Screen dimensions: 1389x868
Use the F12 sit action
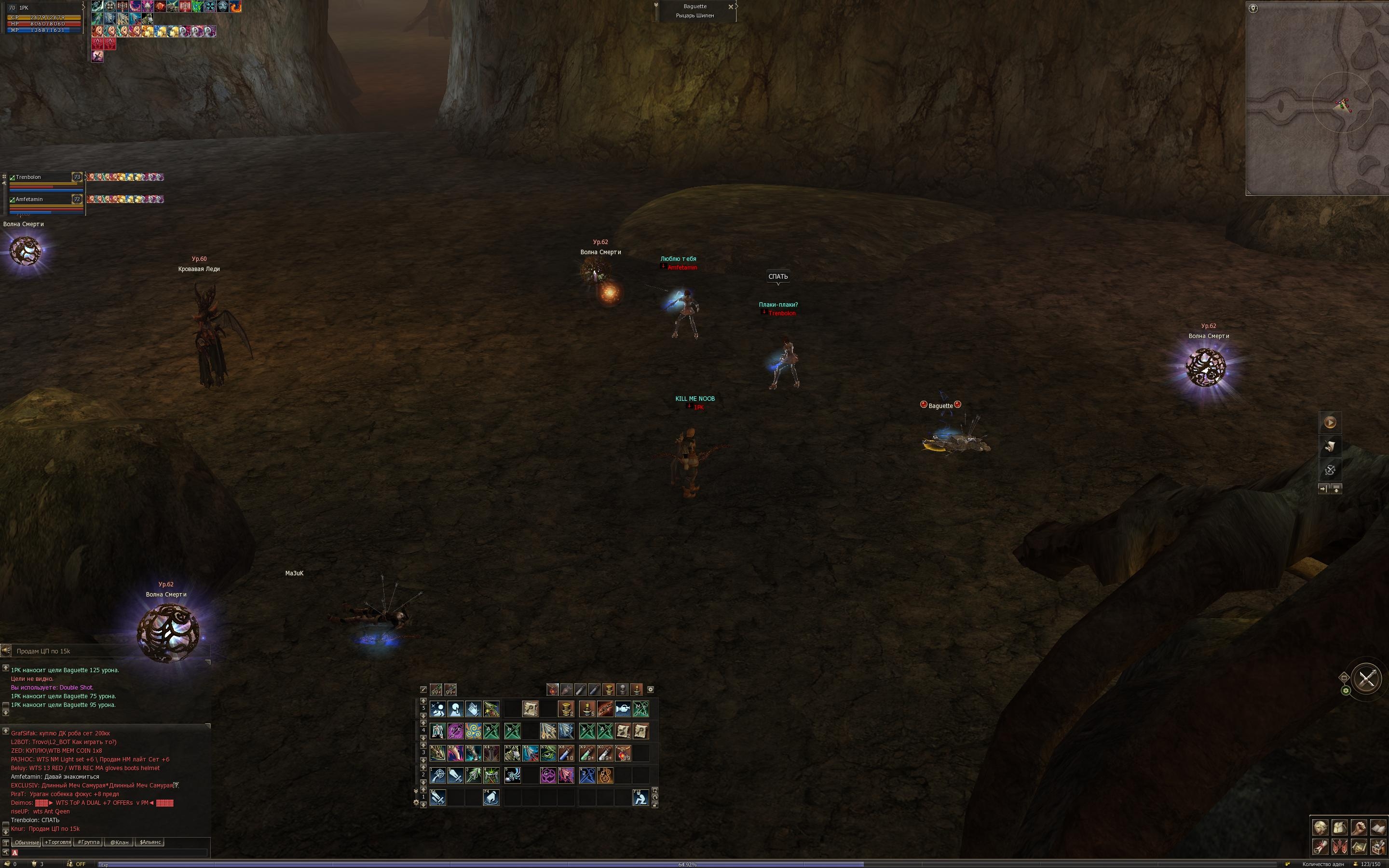point(640,798)
